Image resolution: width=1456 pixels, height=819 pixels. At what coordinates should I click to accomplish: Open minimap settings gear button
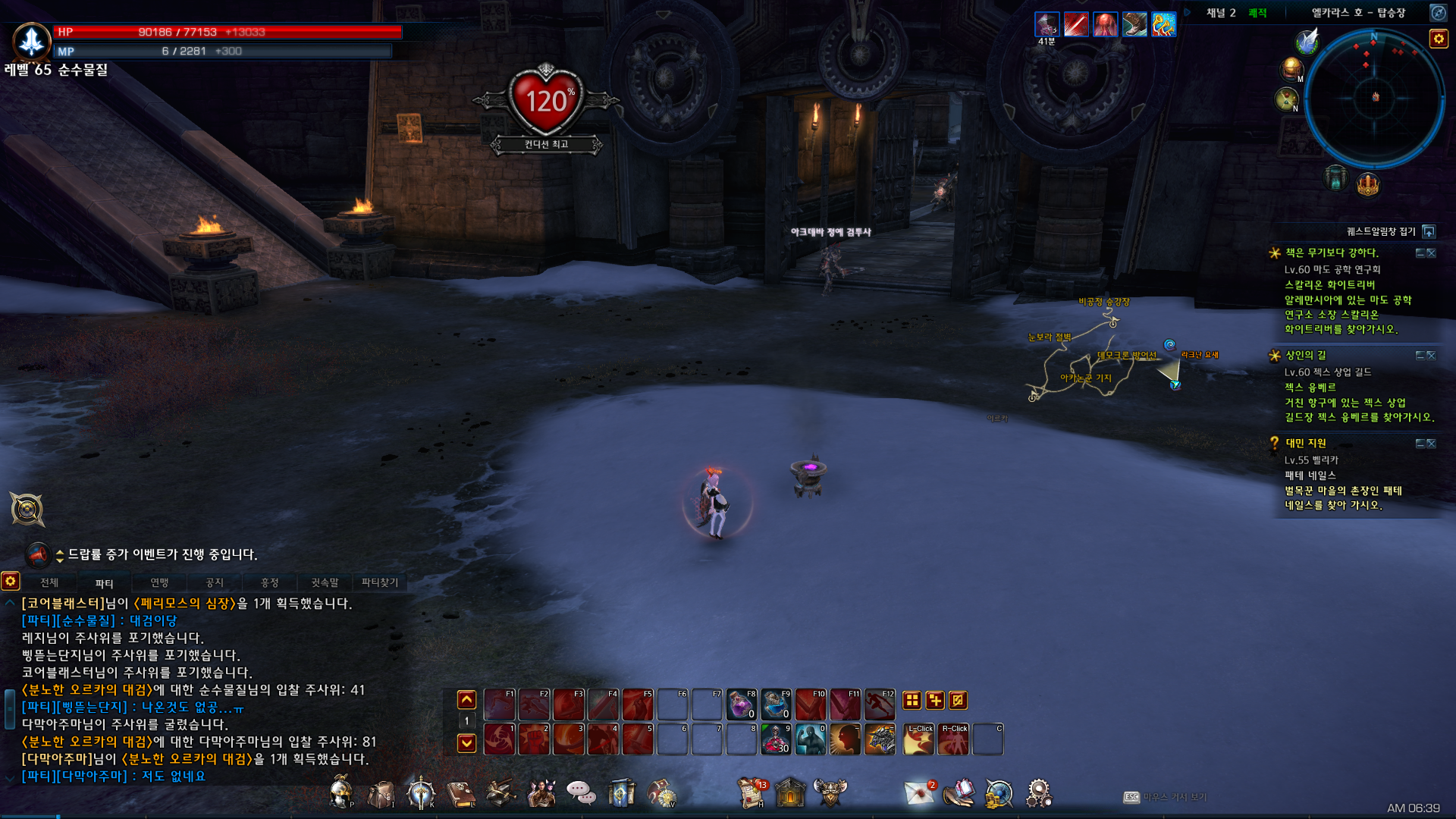point(1438,39)
